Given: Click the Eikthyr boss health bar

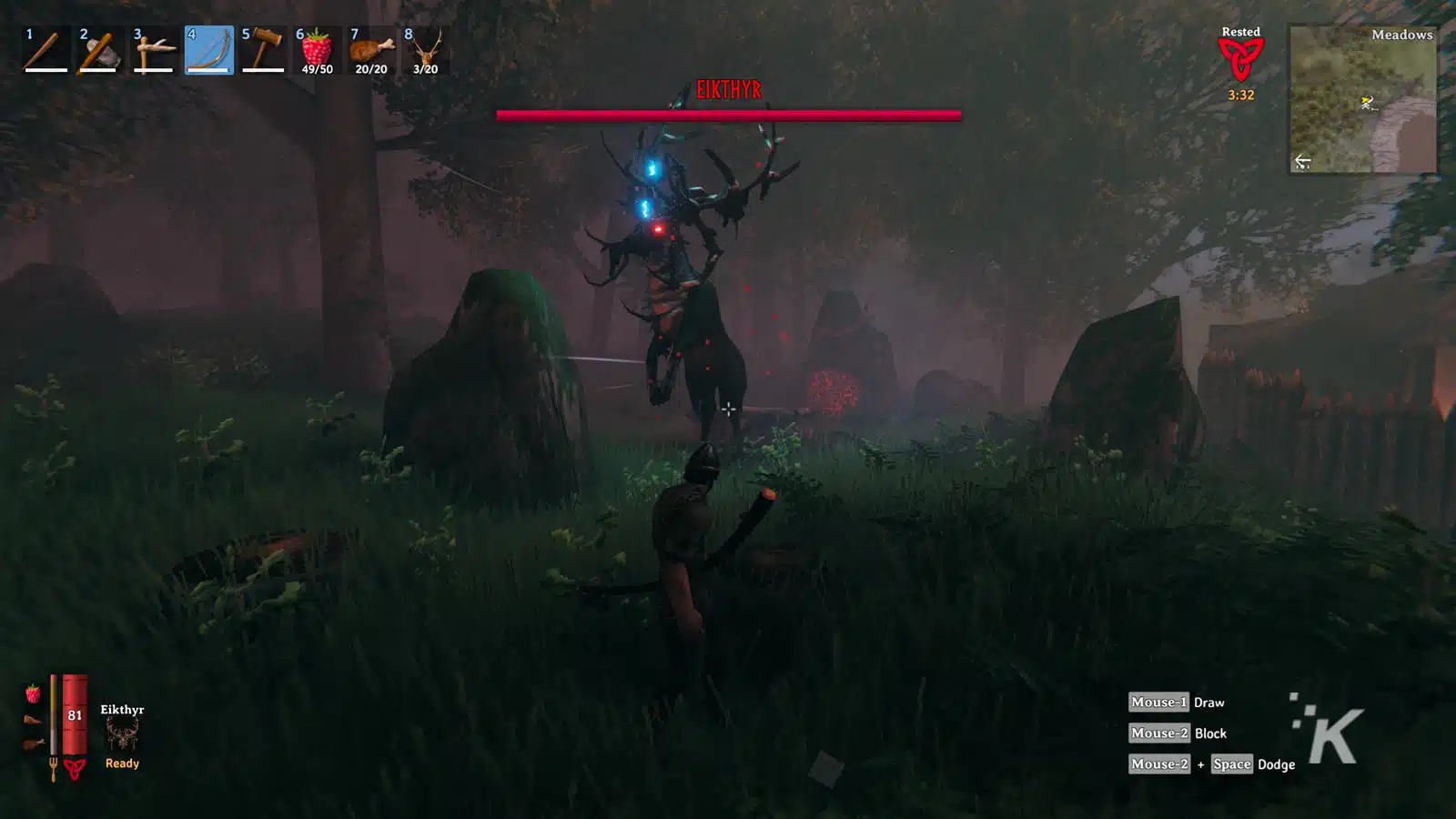Looking at the screenshot, I should point(728,114).
